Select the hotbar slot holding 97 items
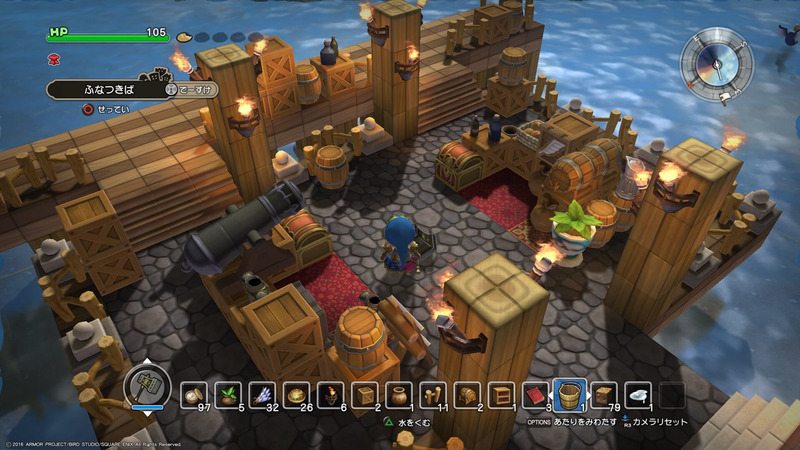Screen dimensions: 800x450 194,395
